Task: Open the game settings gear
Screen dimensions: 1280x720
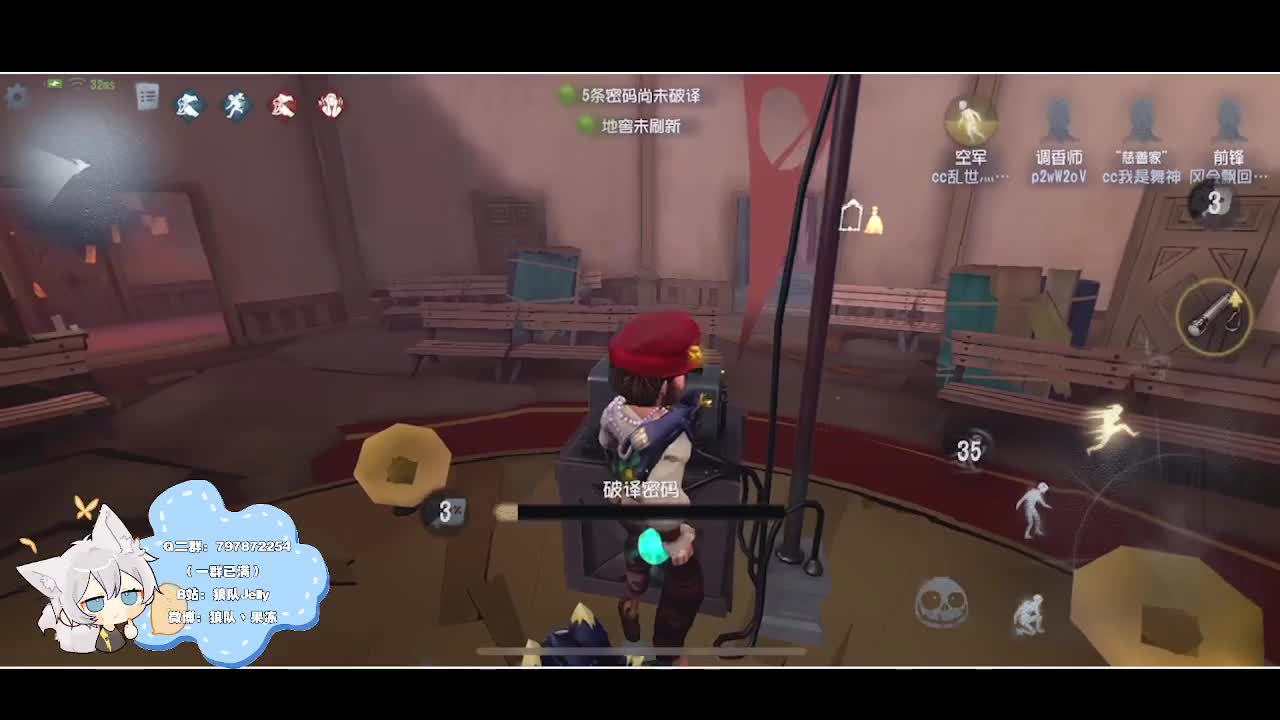Action: (x=16, y=97)
